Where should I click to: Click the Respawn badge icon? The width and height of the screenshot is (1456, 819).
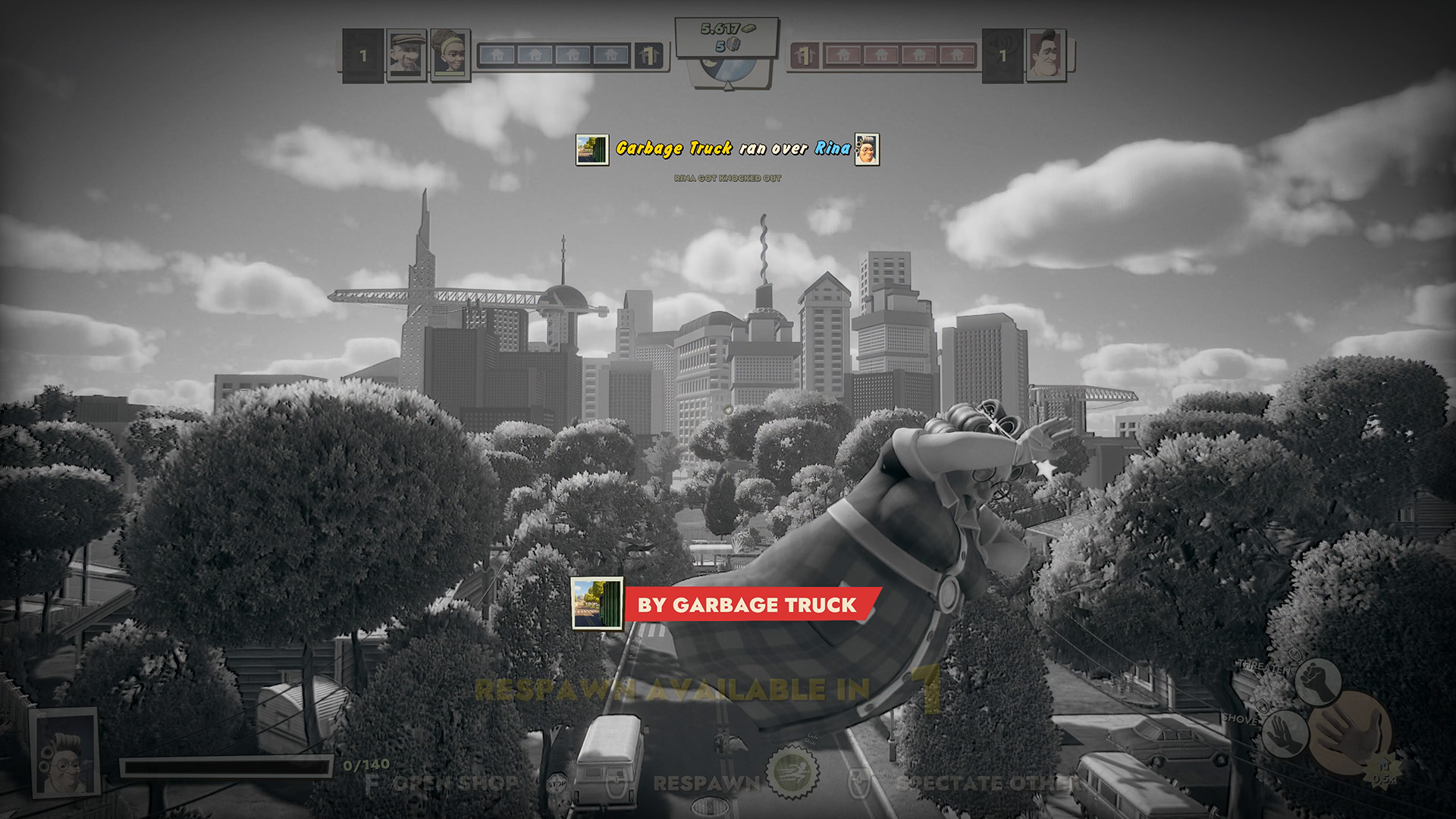tap(792, 772)
